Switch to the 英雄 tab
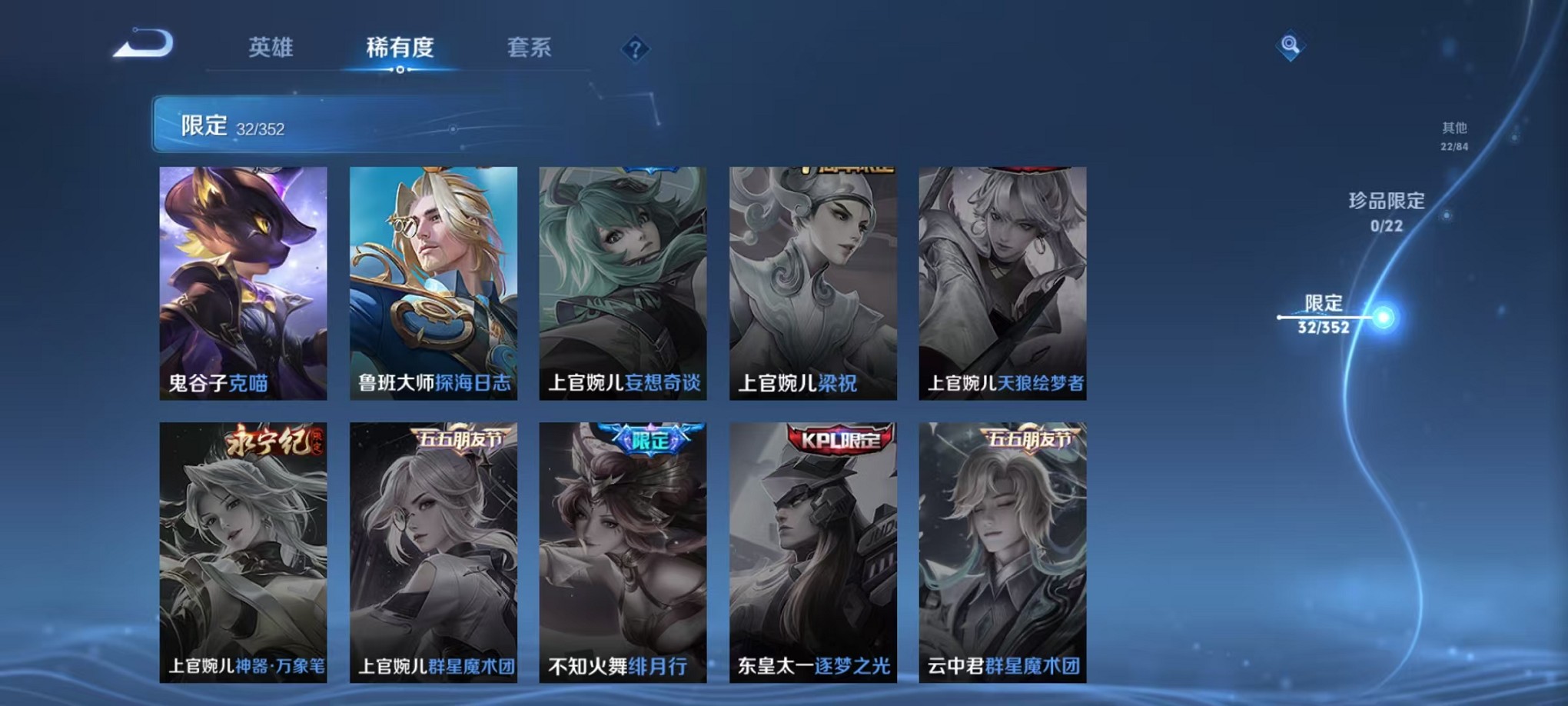The width and height of the screenshot is (1568, 706). (x=271, y=48)
